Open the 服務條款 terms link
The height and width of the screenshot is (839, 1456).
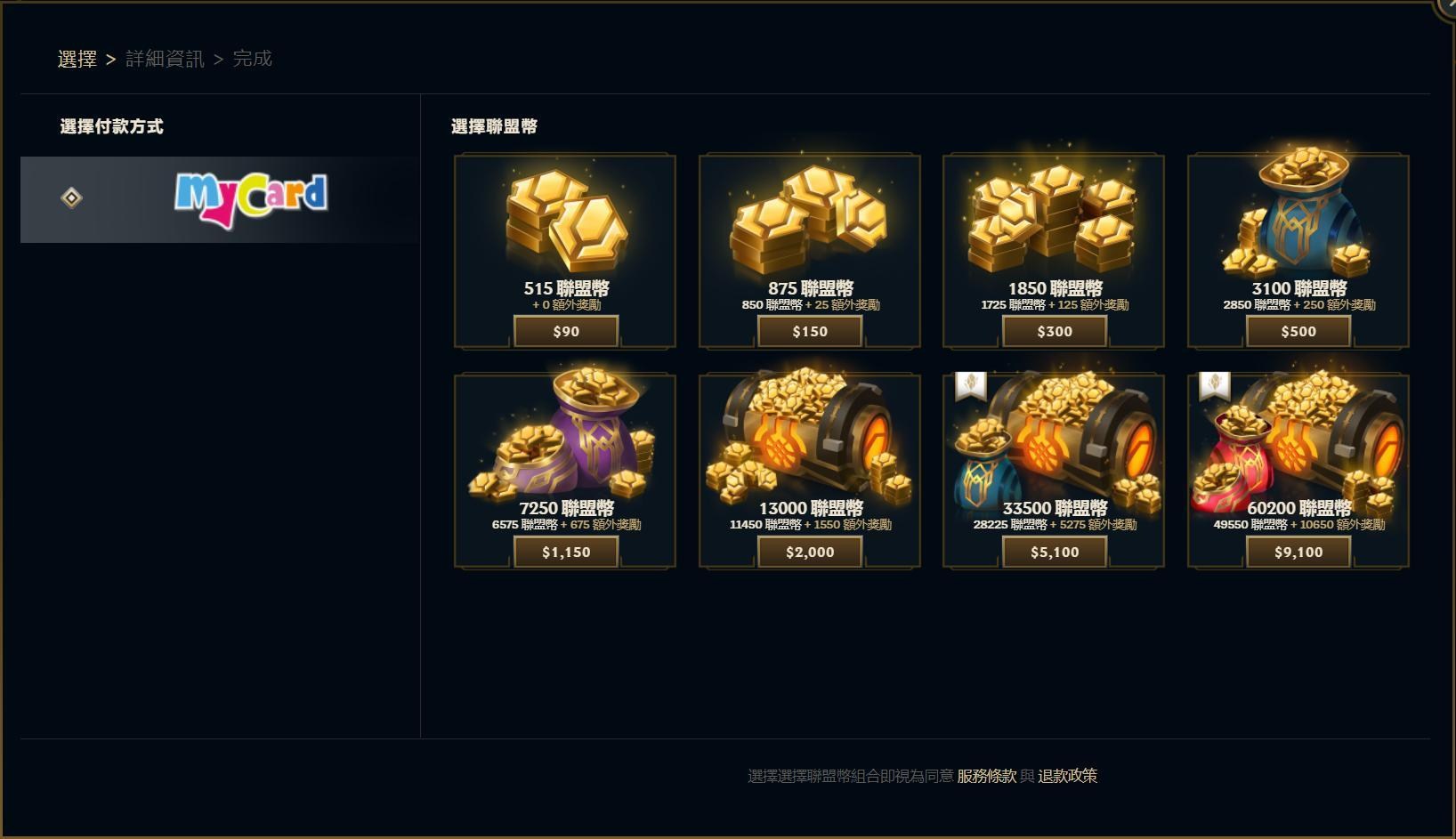983,776
